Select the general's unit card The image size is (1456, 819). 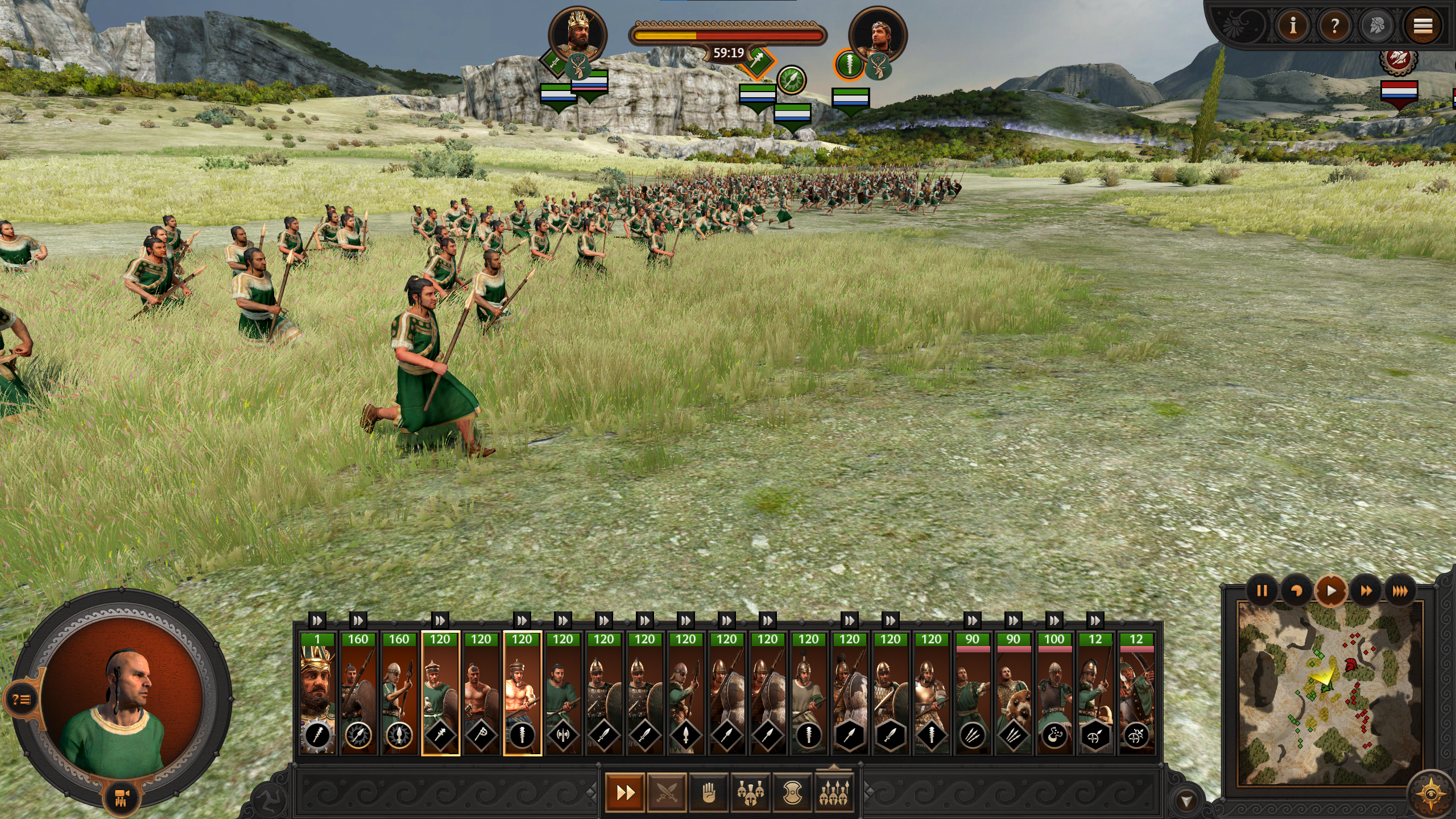(317, 694)
